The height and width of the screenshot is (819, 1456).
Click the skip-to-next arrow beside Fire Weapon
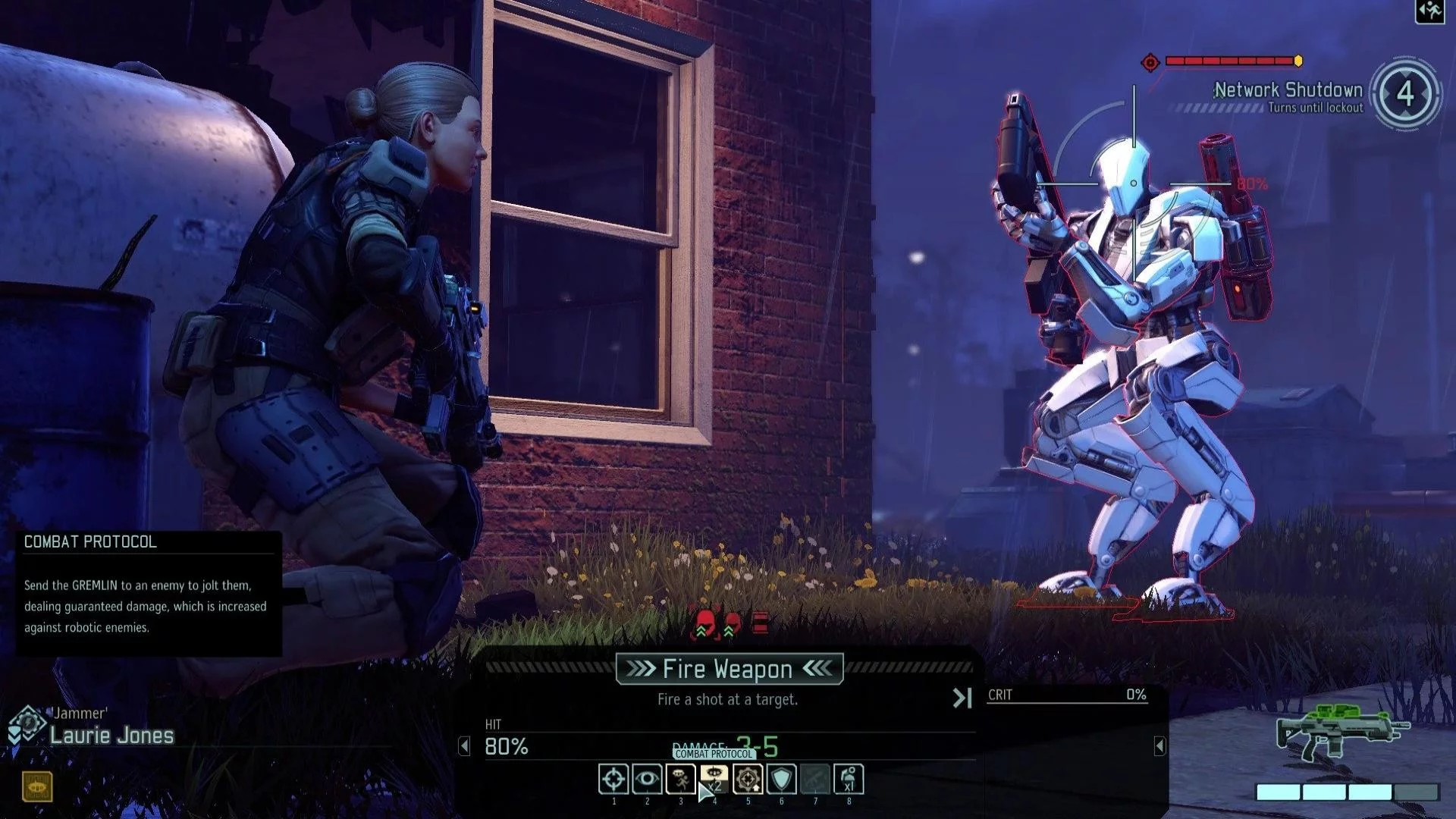click(x=962, y=698)
